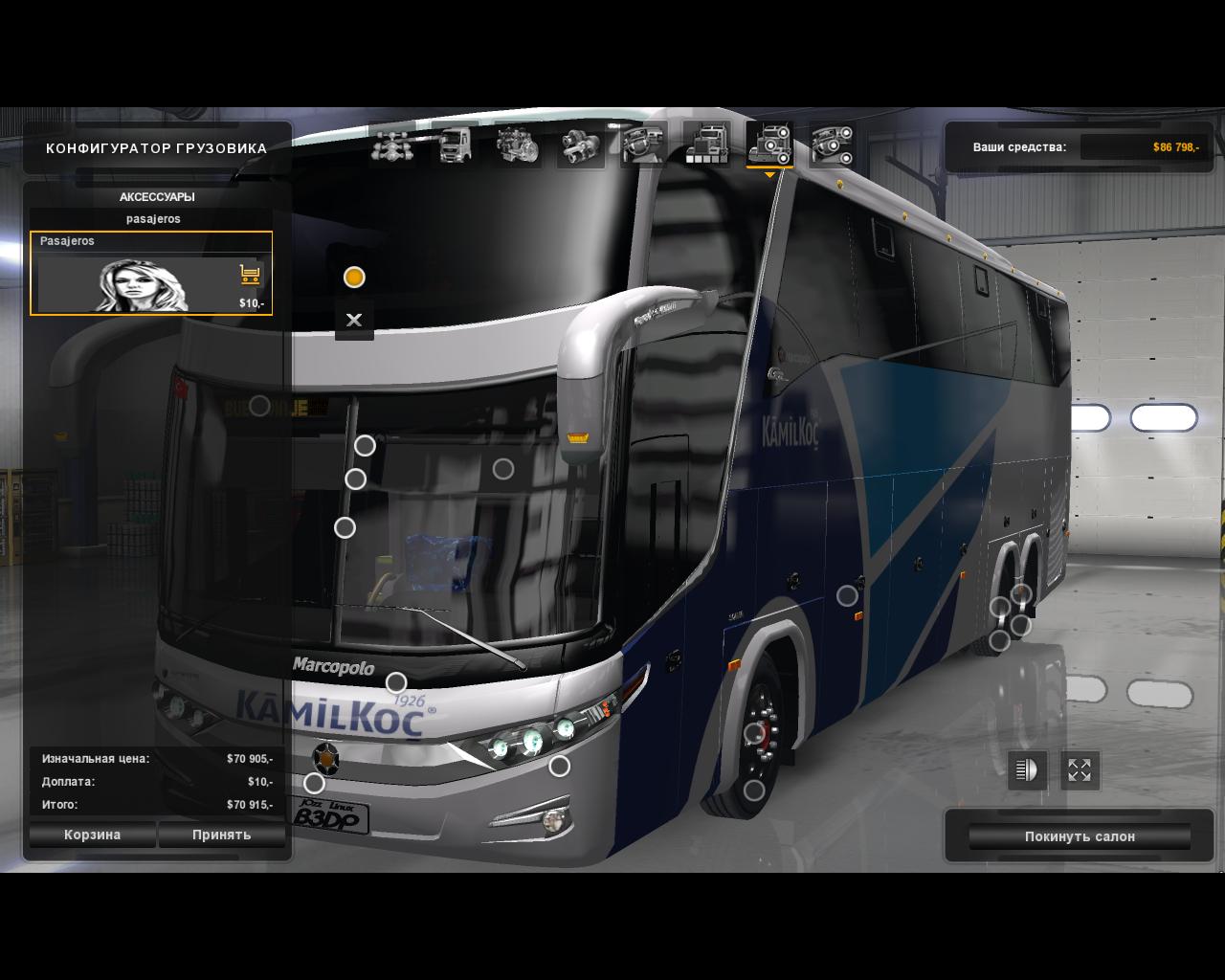The height and width of the screenshot is (980, 1225).
Task: Click the highlighted orange accessory slot marker
Action: [x=354, y=278]
